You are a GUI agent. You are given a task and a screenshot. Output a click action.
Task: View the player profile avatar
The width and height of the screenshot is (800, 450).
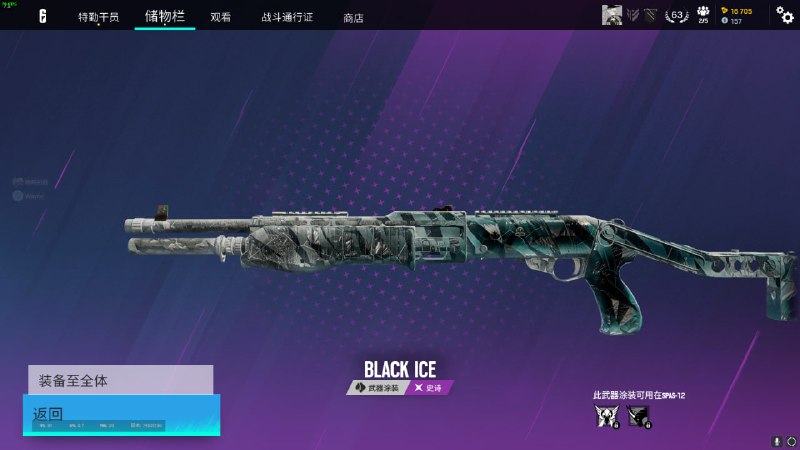pos(612,15)
